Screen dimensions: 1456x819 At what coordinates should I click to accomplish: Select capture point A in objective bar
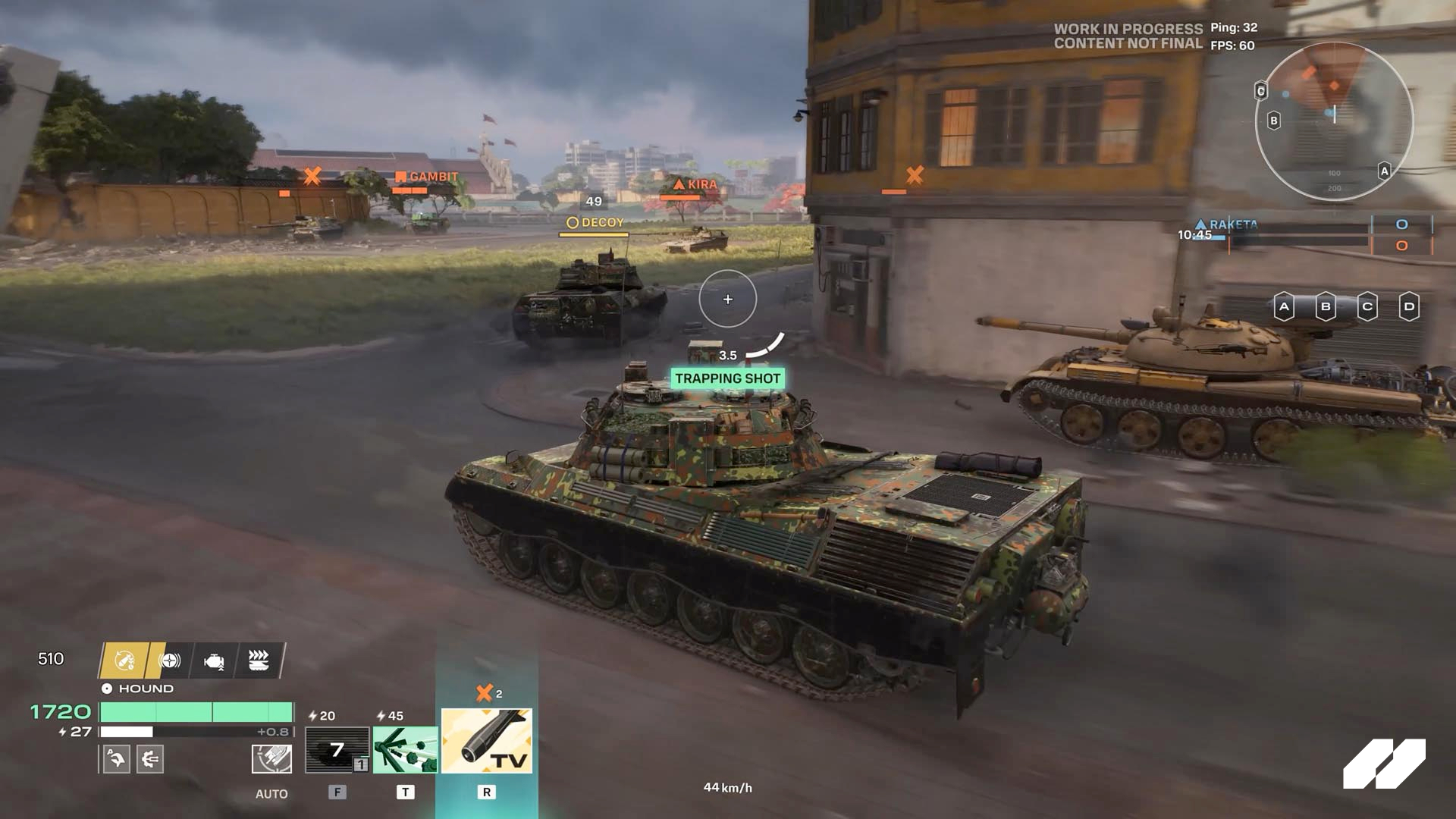click(x=1284, y=307)
